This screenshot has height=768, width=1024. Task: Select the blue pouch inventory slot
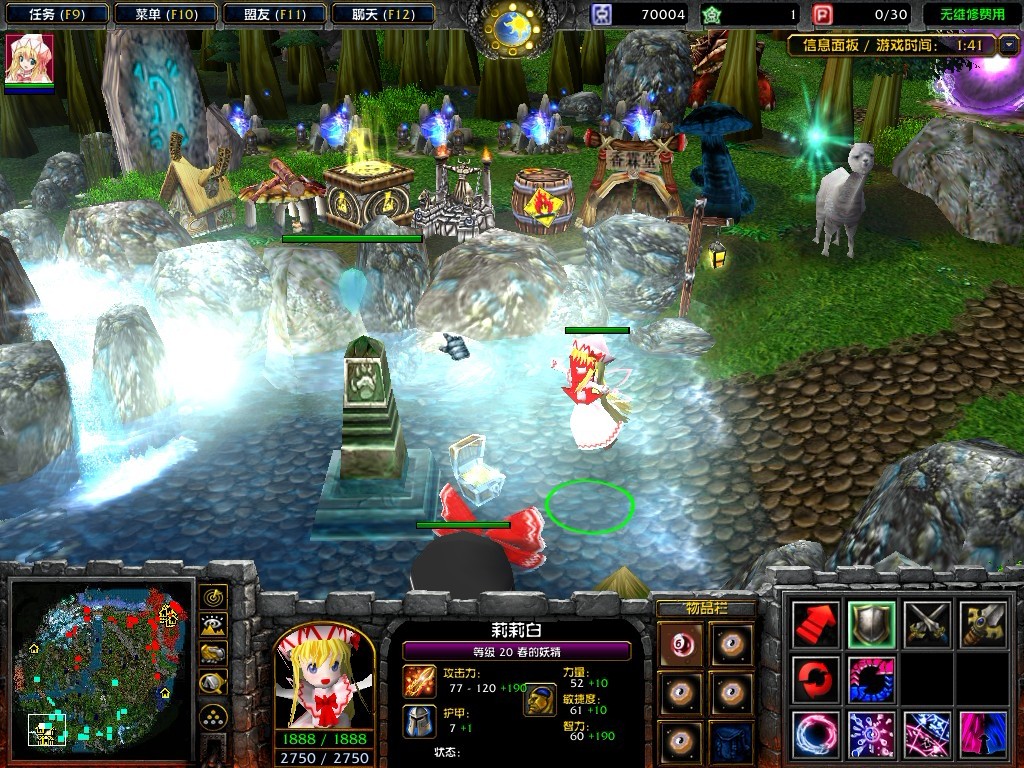[733, 740]
